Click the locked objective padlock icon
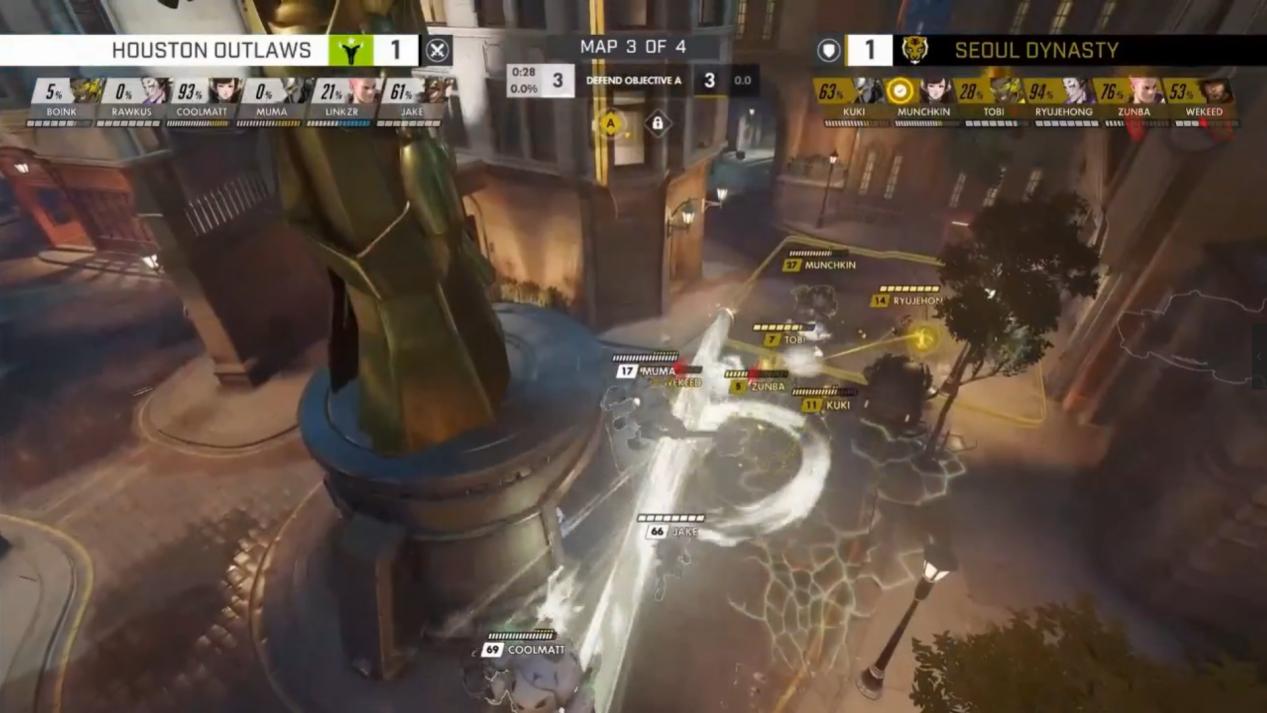Image resolution: width=1267 pixels, height=713 pixels. [657, 124]
